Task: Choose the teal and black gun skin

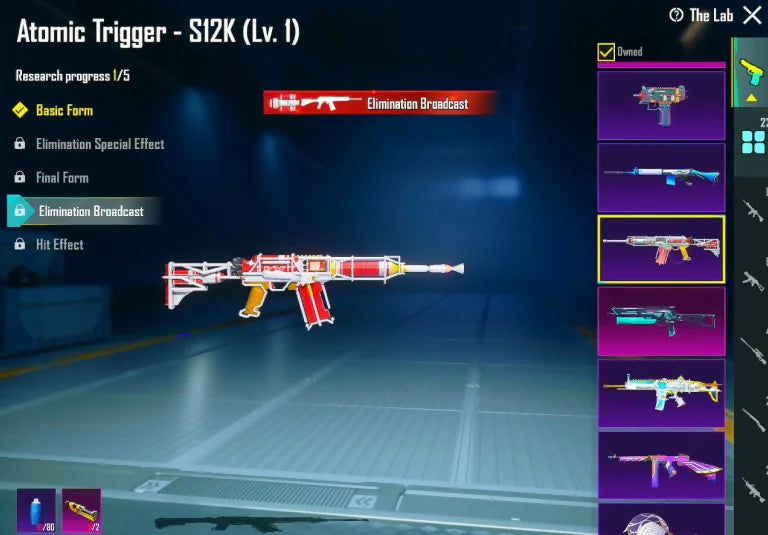Action: point(661,321)
